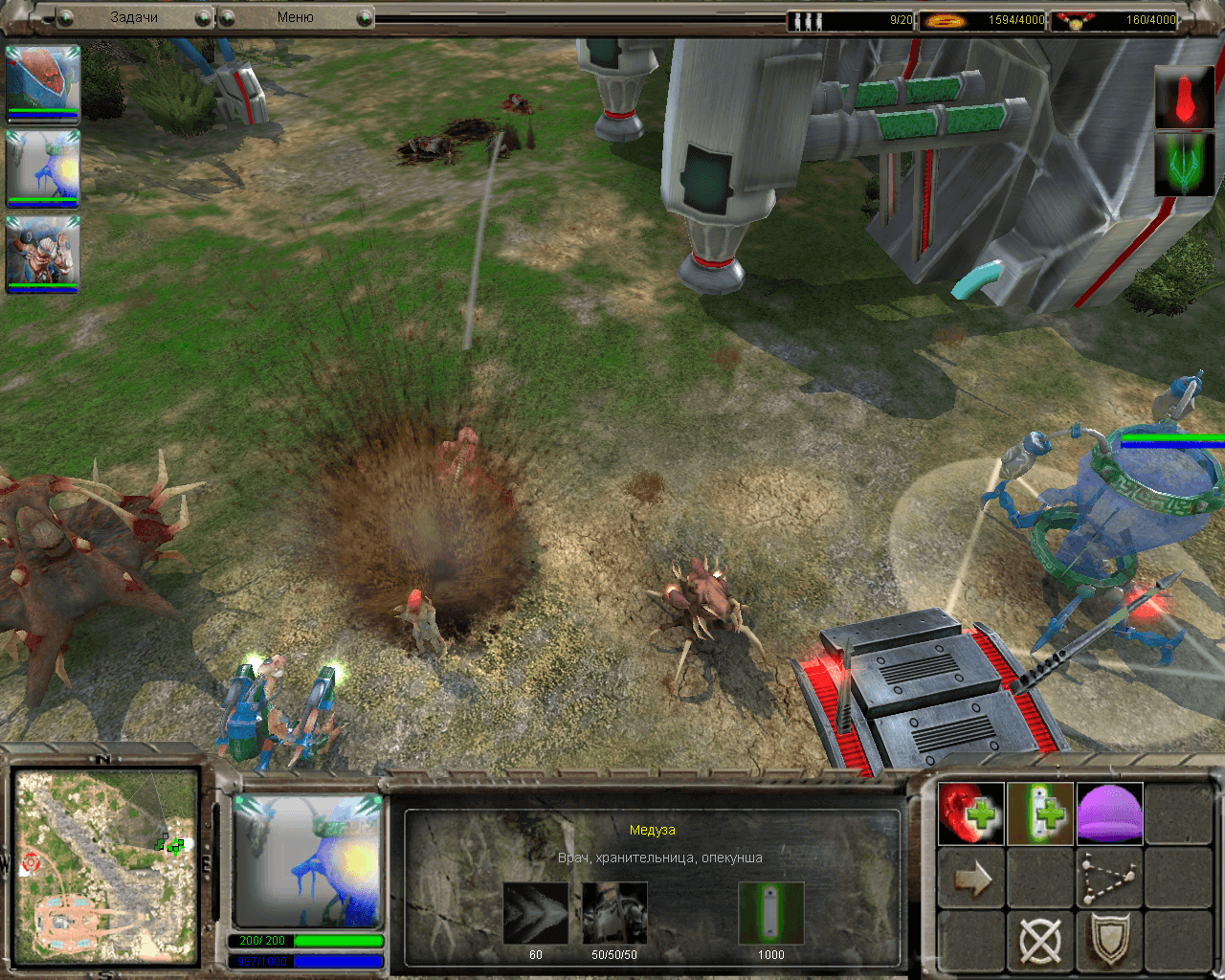Click the stop command crossed circle
The image size is (1225, 980).
coord(1040,942)
